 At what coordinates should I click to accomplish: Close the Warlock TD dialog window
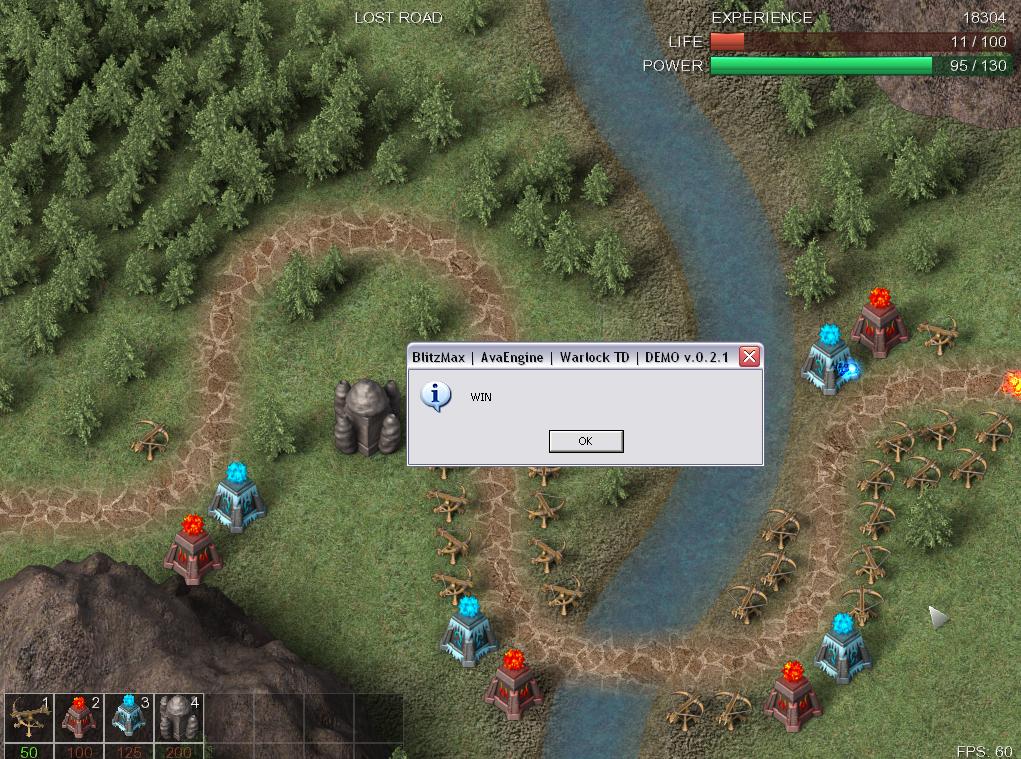[748, 357]
